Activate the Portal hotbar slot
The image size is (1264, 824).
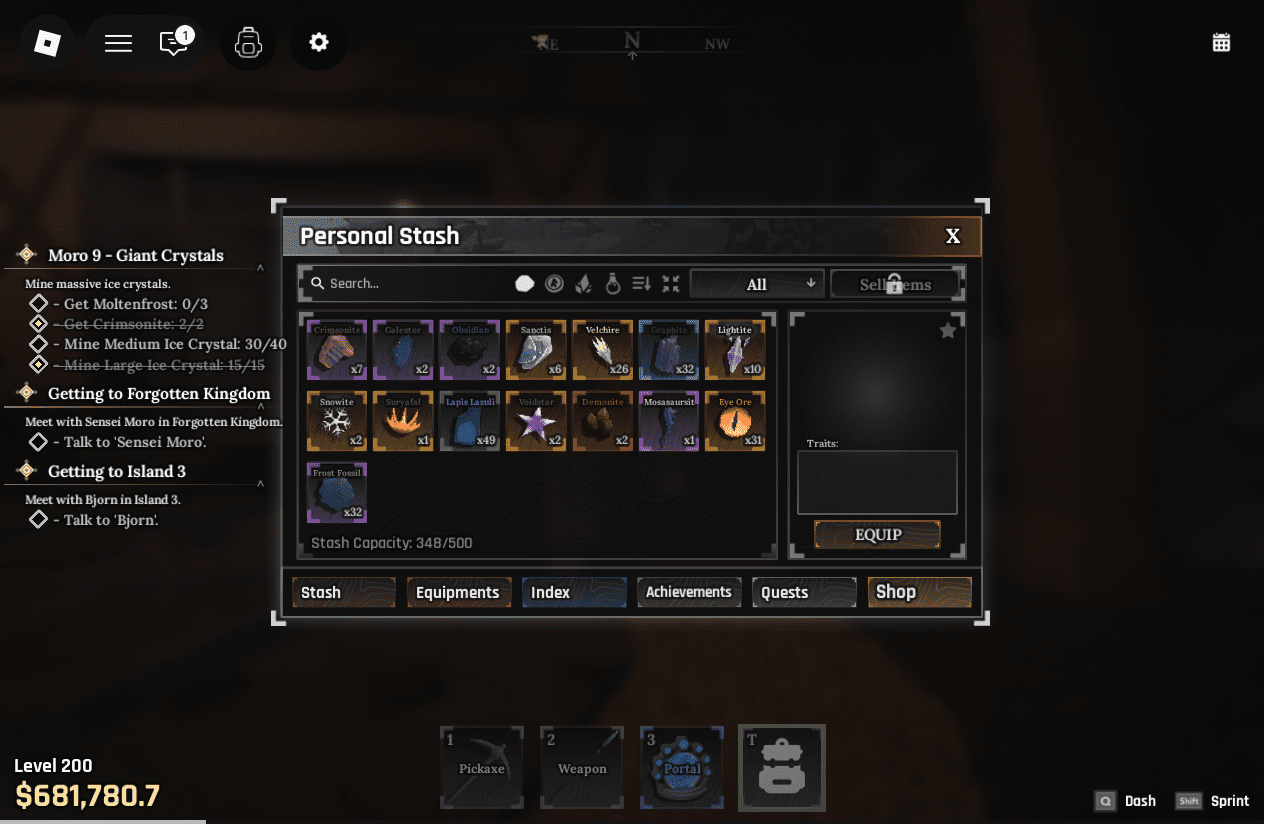682,767
